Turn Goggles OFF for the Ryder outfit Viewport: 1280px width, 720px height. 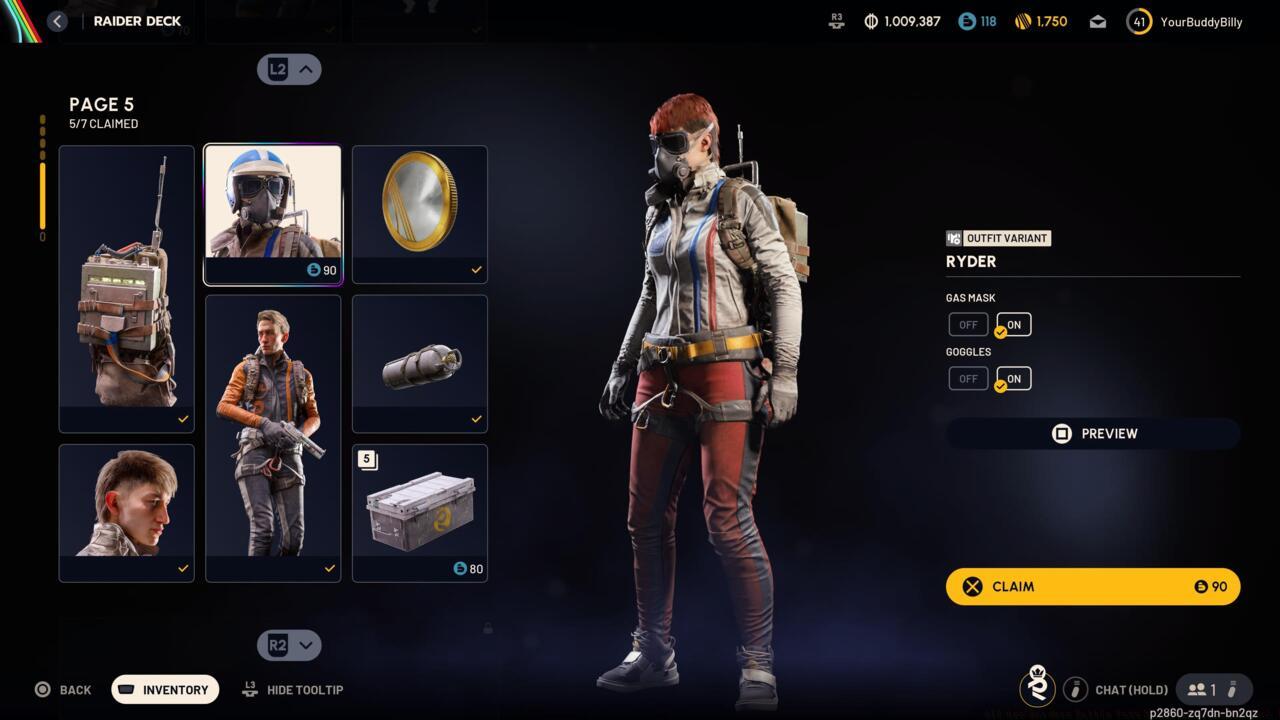click(967, 378)
